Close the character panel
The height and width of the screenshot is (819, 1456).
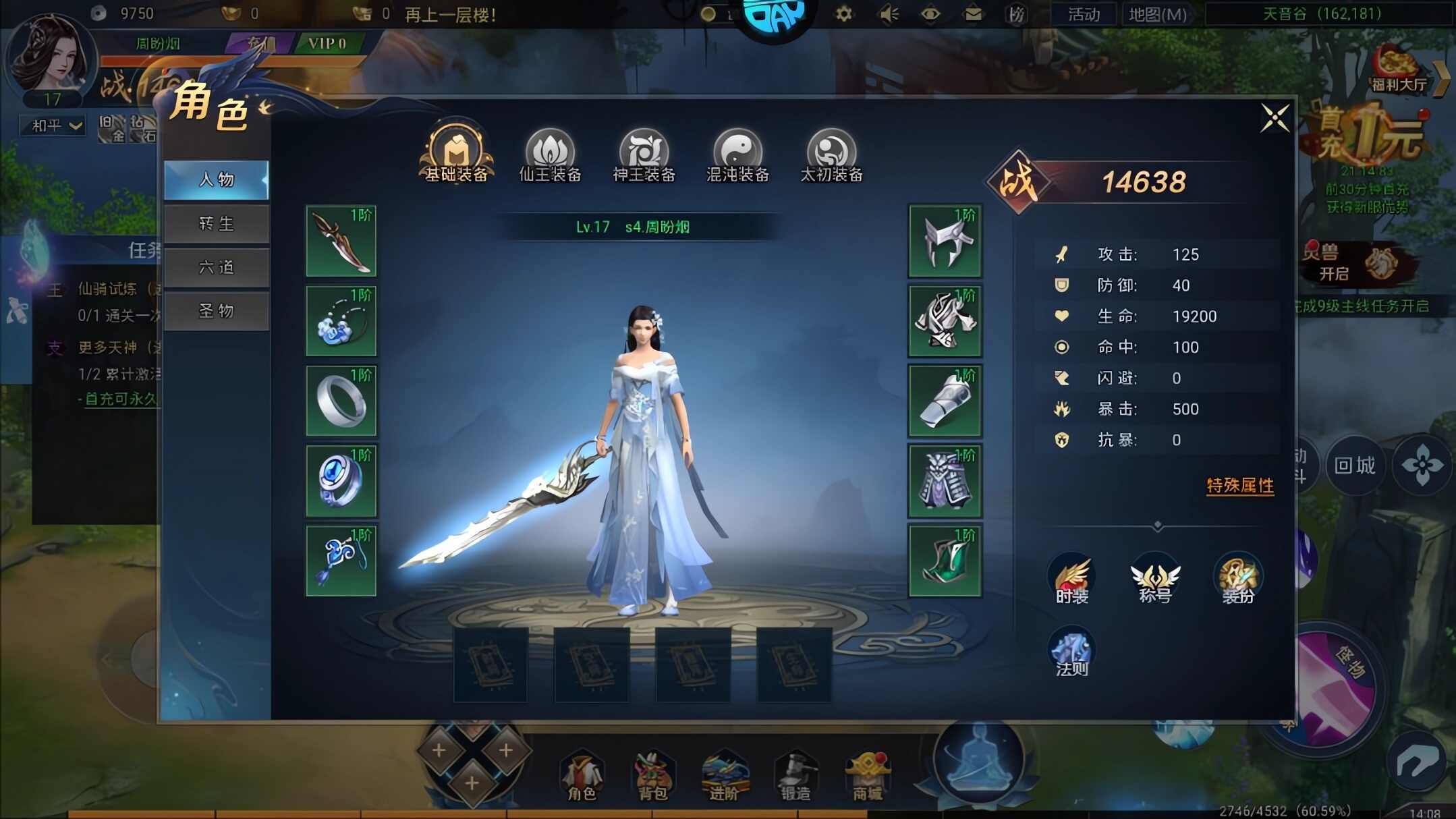click(1275, 119)
